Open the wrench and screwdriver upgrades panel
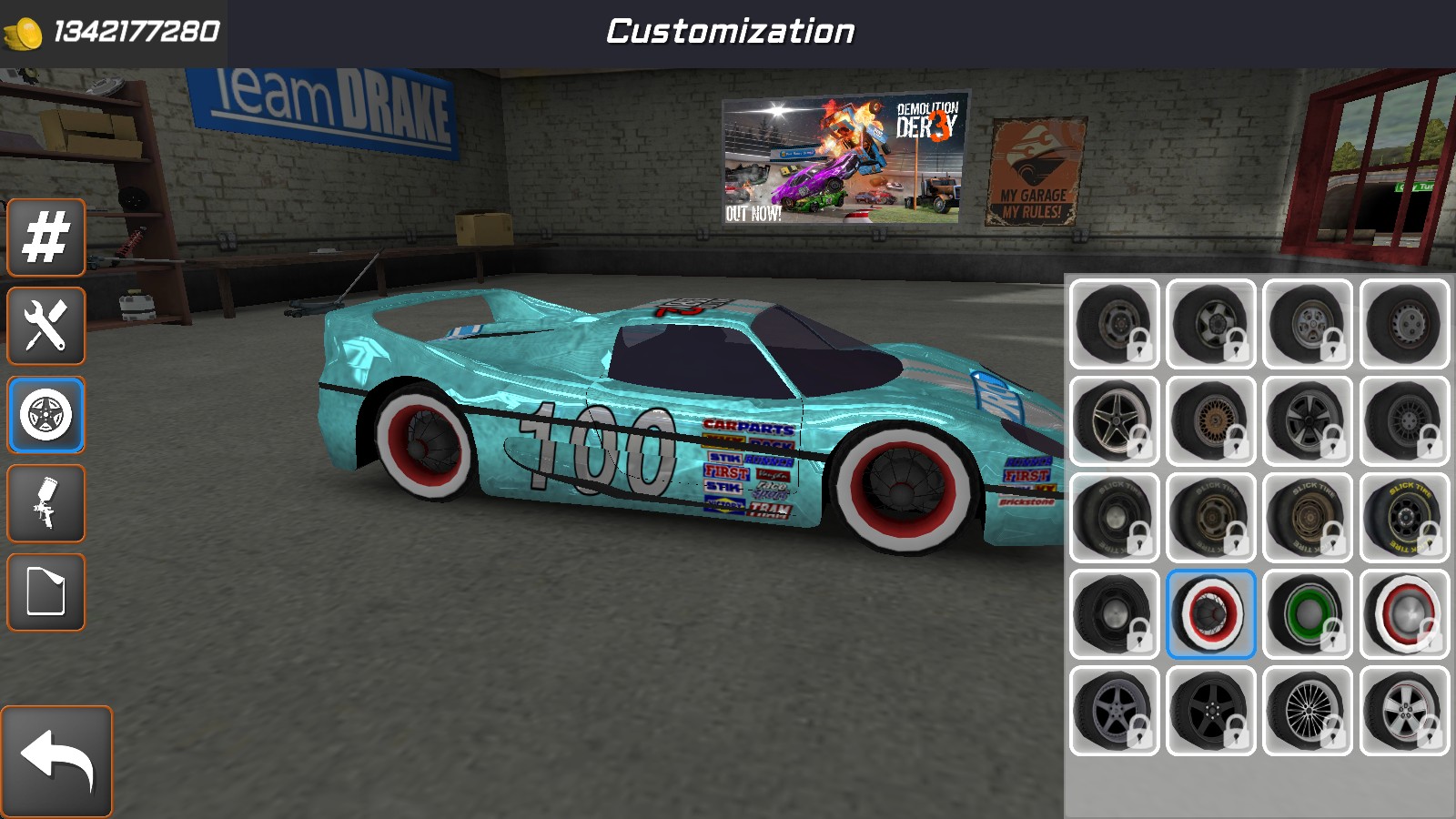This screenshot has width=1456, height=819. (x=45, y=327)
